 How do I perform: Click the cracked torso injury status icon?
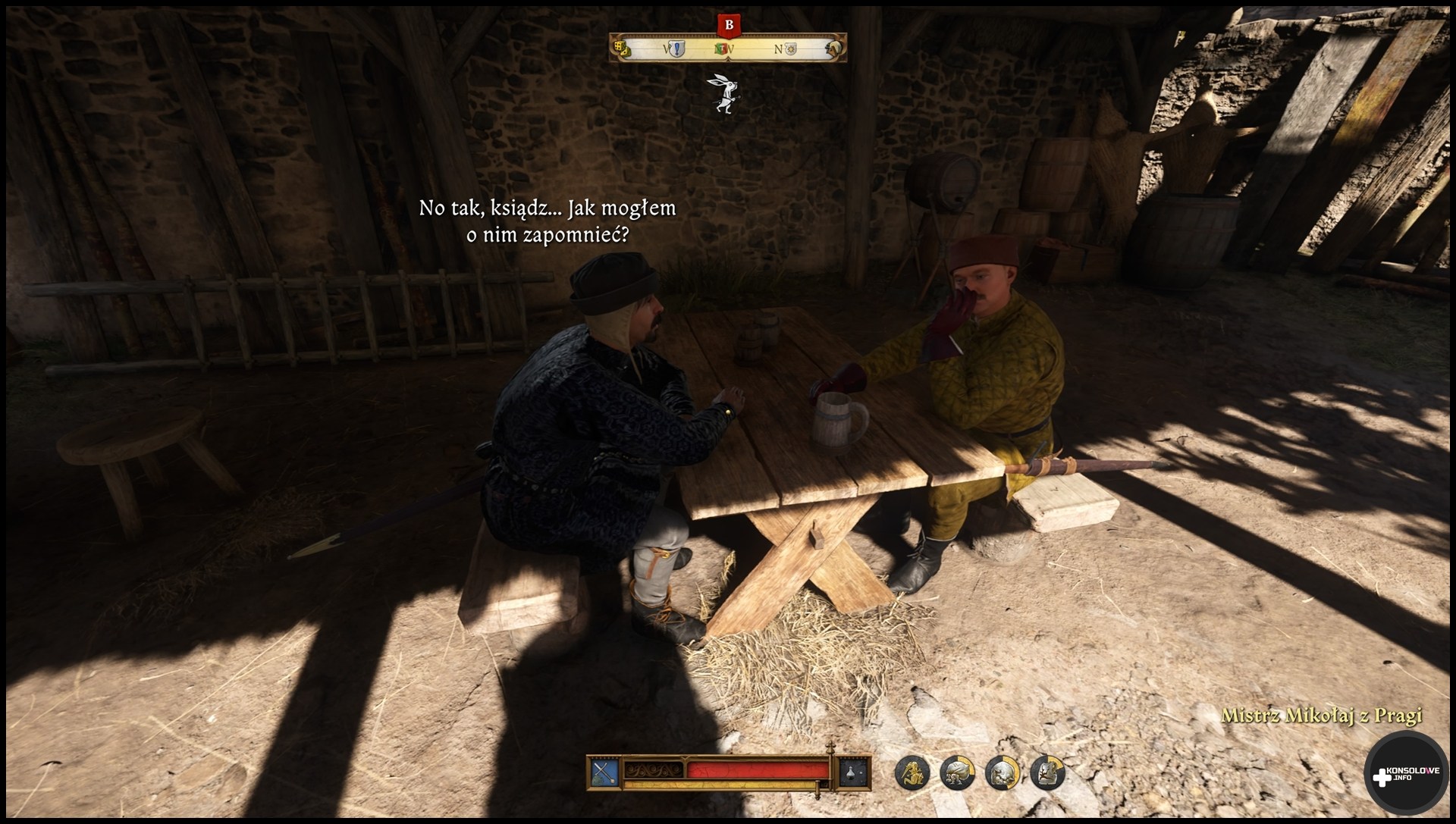tap(1047, 772)
